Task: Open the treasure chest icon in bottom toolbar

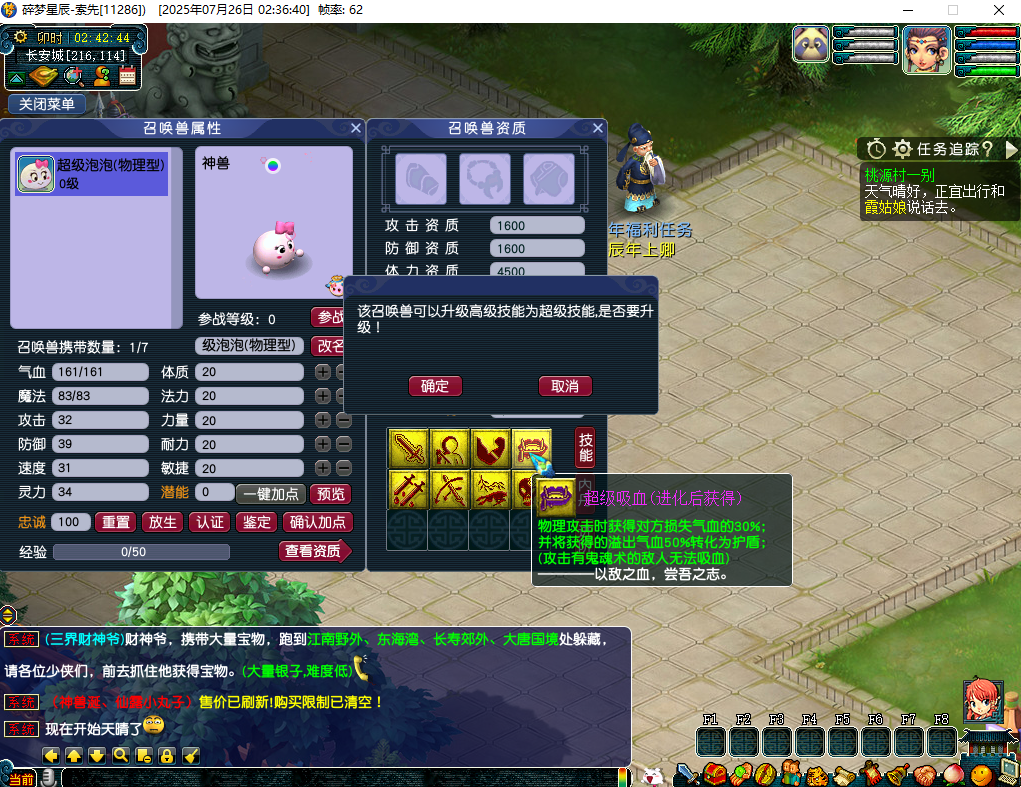Action: pos(714,773)
